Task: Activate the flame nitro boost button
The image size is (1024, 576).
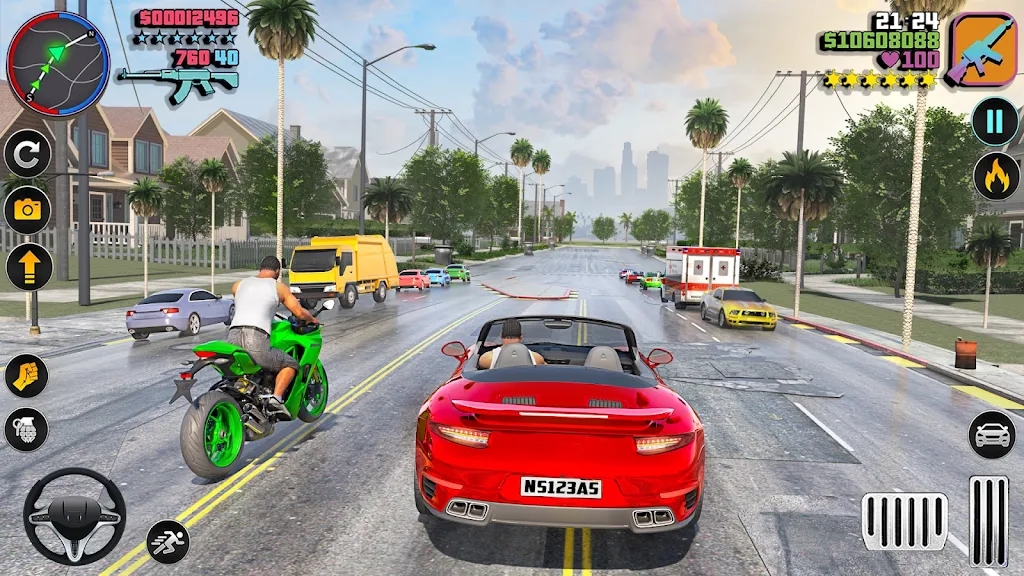Action: click(996, 176)
